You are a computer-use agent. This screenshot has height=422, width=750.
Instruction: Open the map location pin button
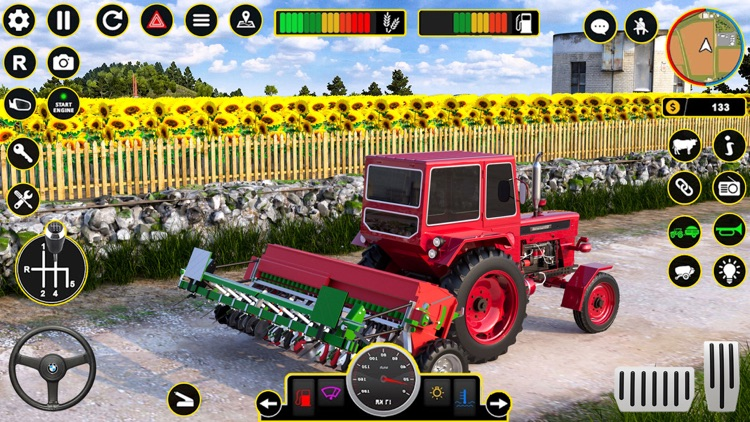click(x=246, y=20)
